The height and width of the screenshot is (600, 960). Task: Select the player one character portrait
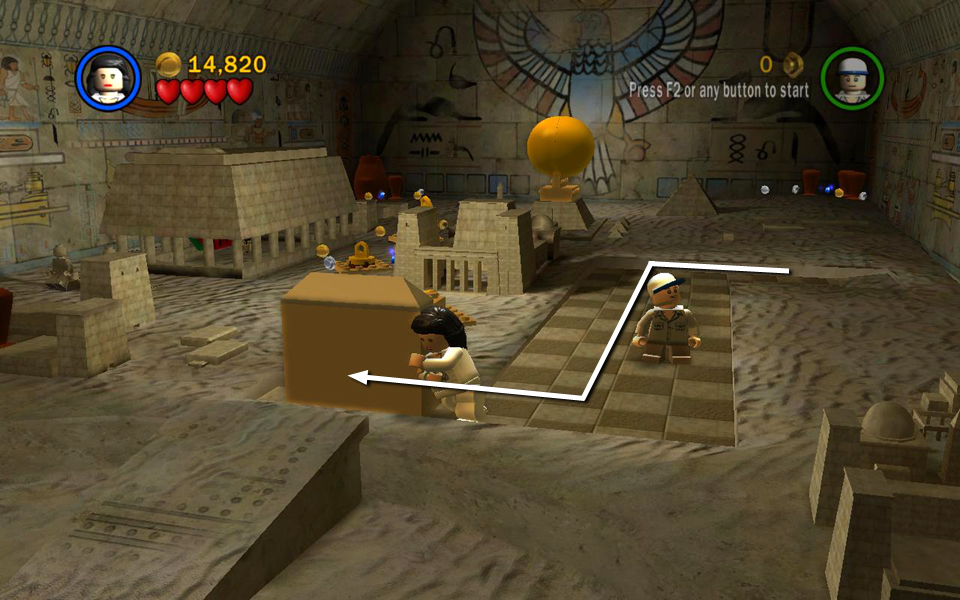pos(107,78)
